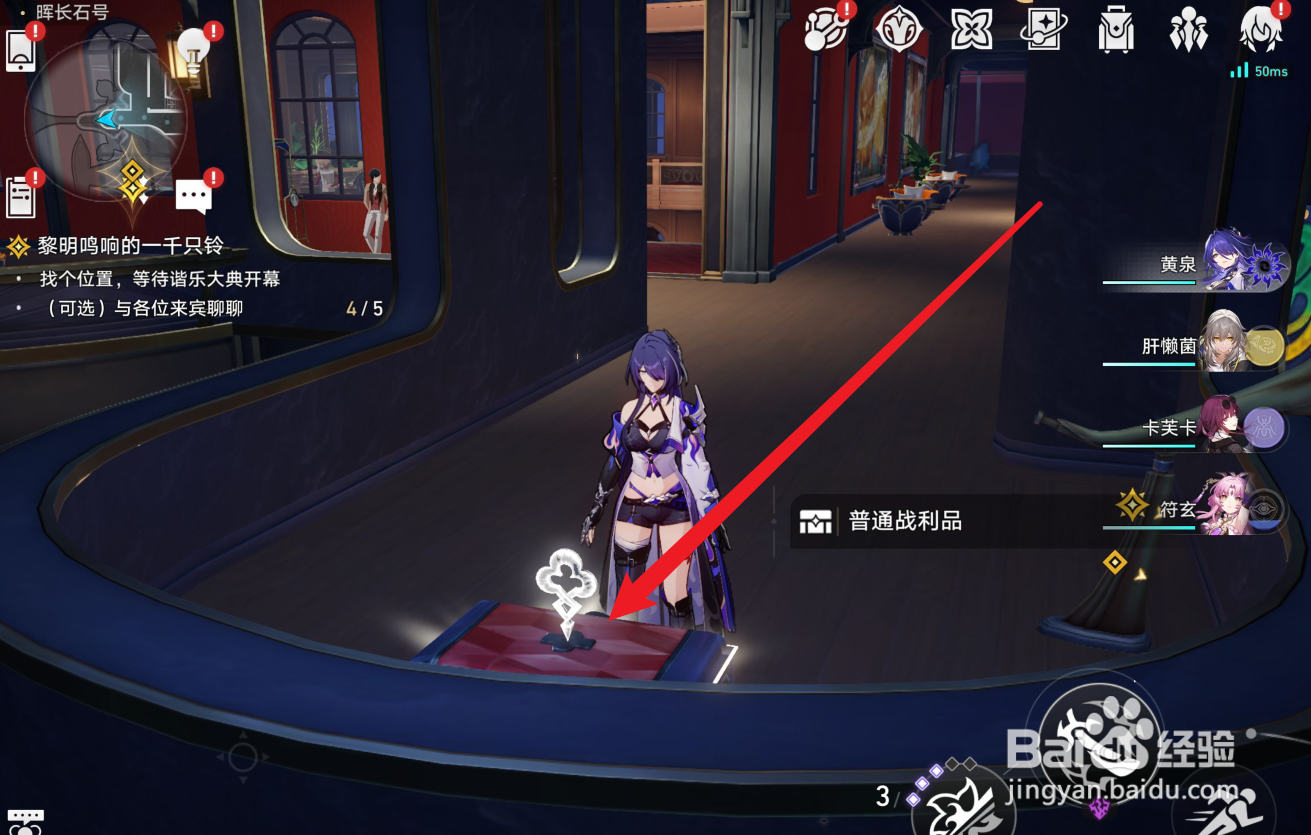Open the Nameless Honor four-petal icon
The height and width of the screenshot is (835, 1311).
click(970, 30)
